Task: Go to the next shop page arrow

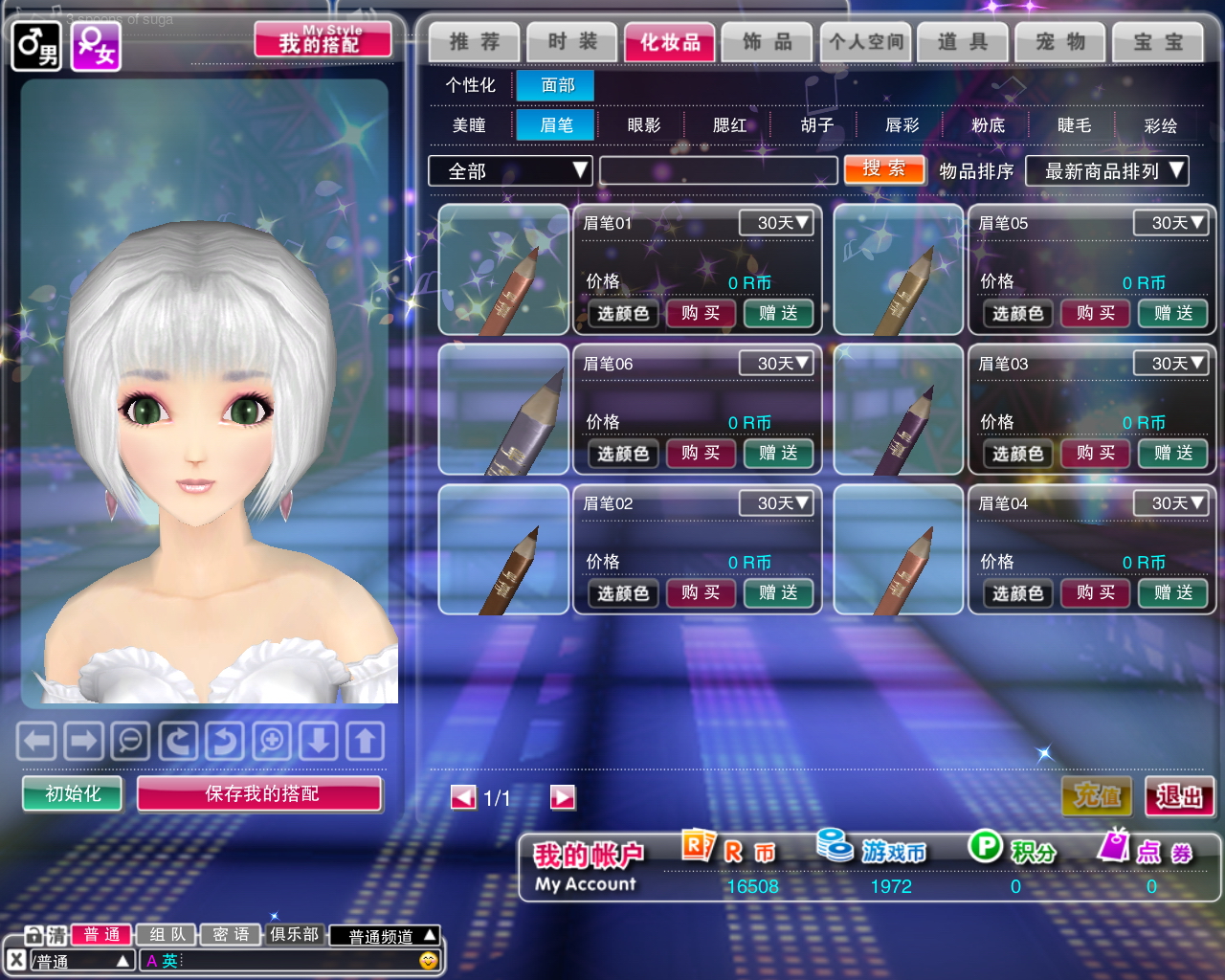Action: (x=563, y=797)
